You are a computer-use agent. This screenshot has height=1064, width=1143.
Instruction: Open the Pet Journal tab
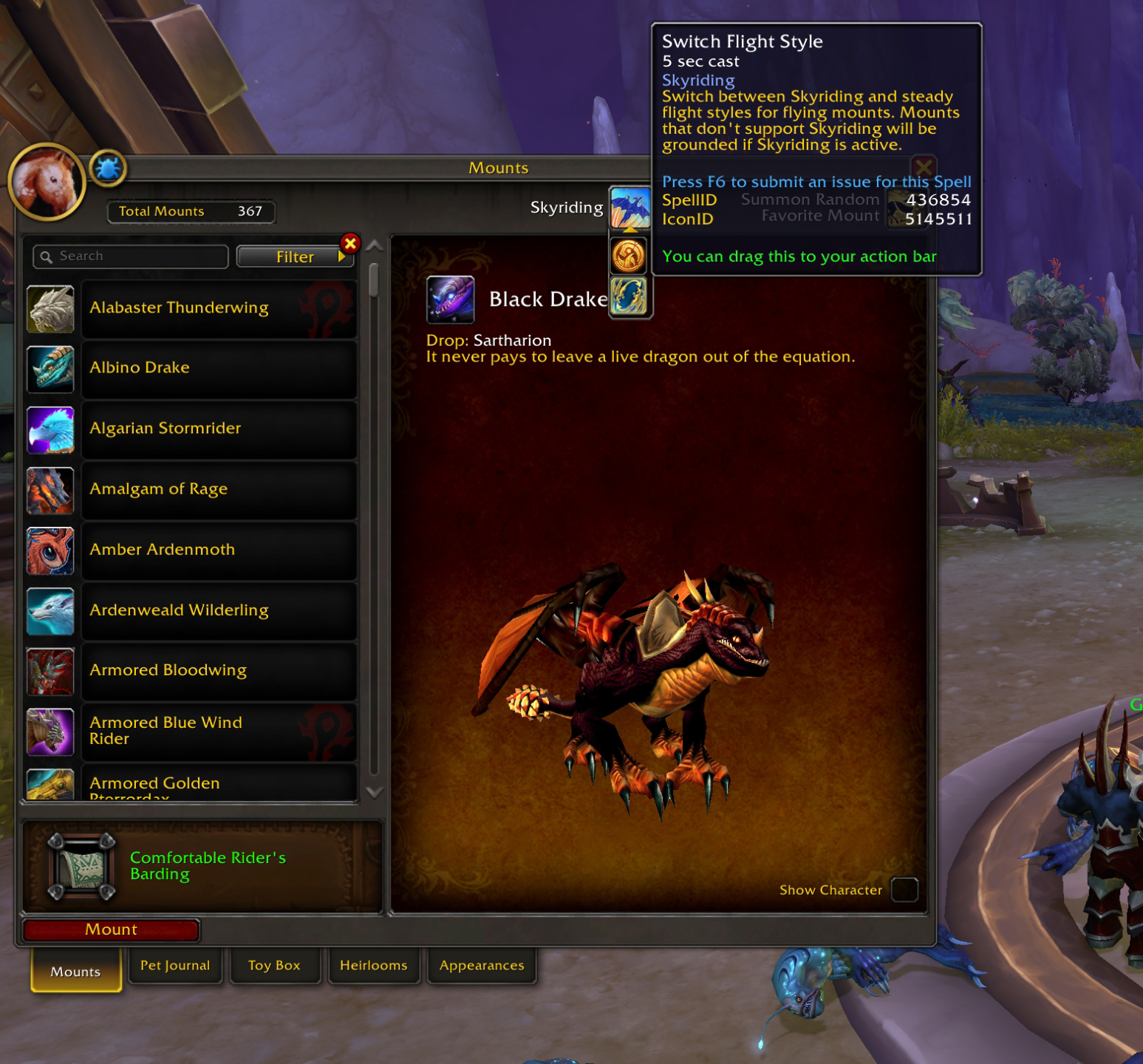(x=175, y=966)
